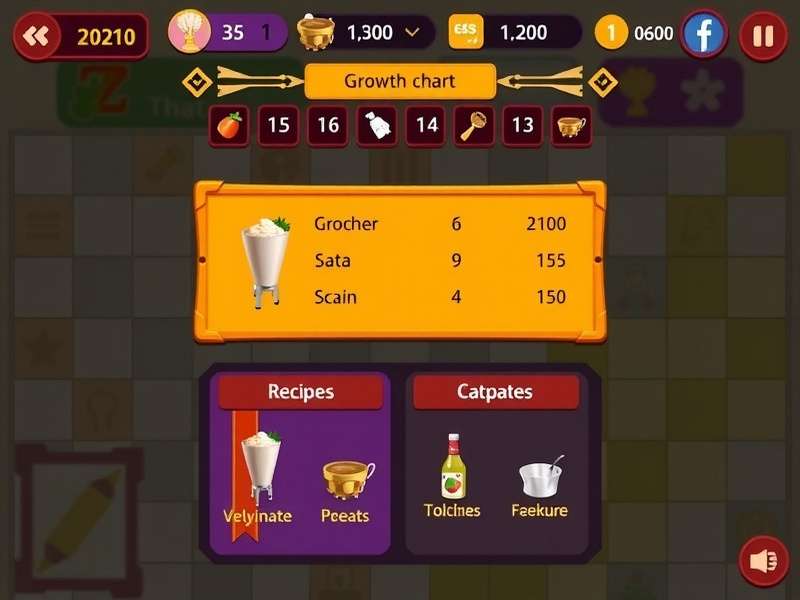The width and height of the screenshot is (800, 600).
Task: Open the Recipes tab
Action: click(x=300, y=392)
